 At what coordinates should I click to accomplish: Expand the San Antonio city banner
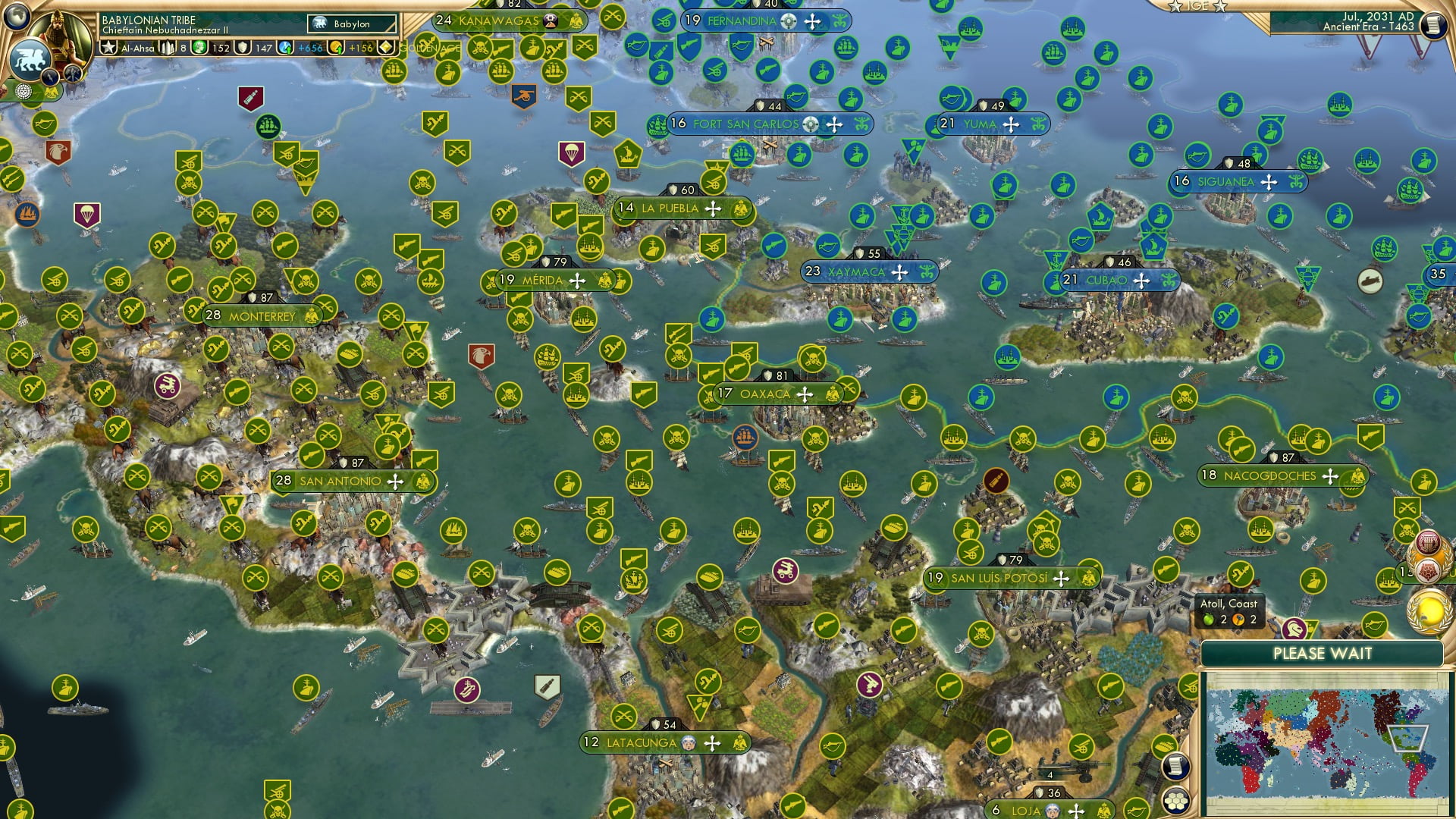point(340,480)
